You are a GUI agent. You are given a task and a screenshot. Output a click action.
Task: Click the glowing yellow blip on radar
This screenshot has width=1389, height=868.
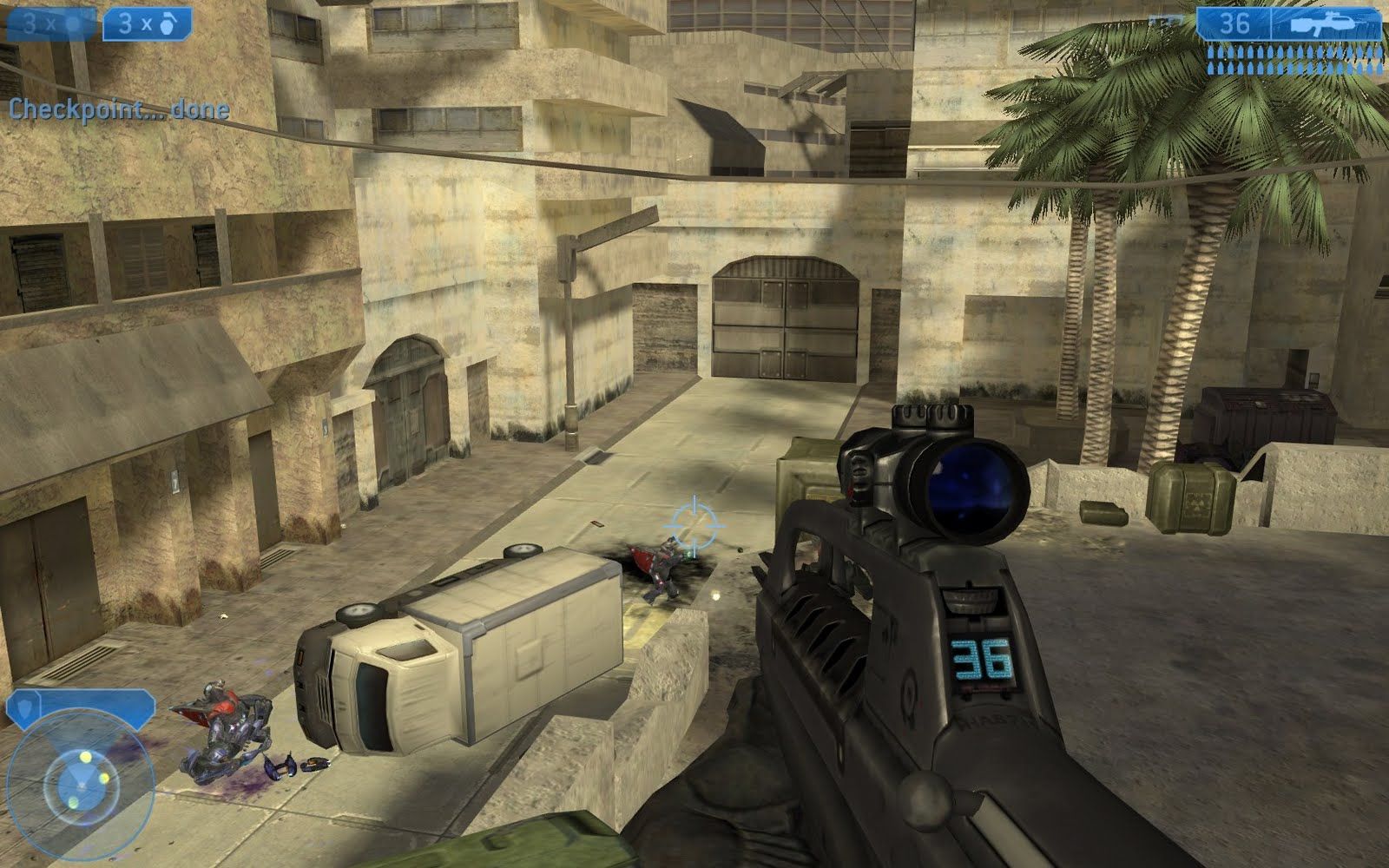(x=85, y=756)
